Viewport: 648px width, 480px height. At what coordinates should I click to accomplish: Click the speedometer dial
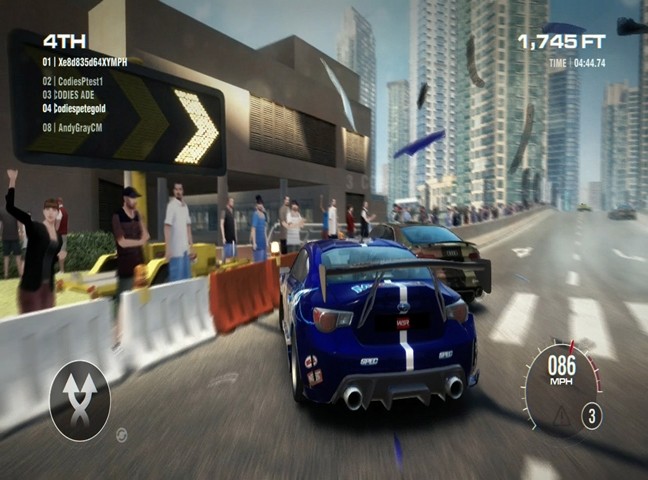(562, 385)
